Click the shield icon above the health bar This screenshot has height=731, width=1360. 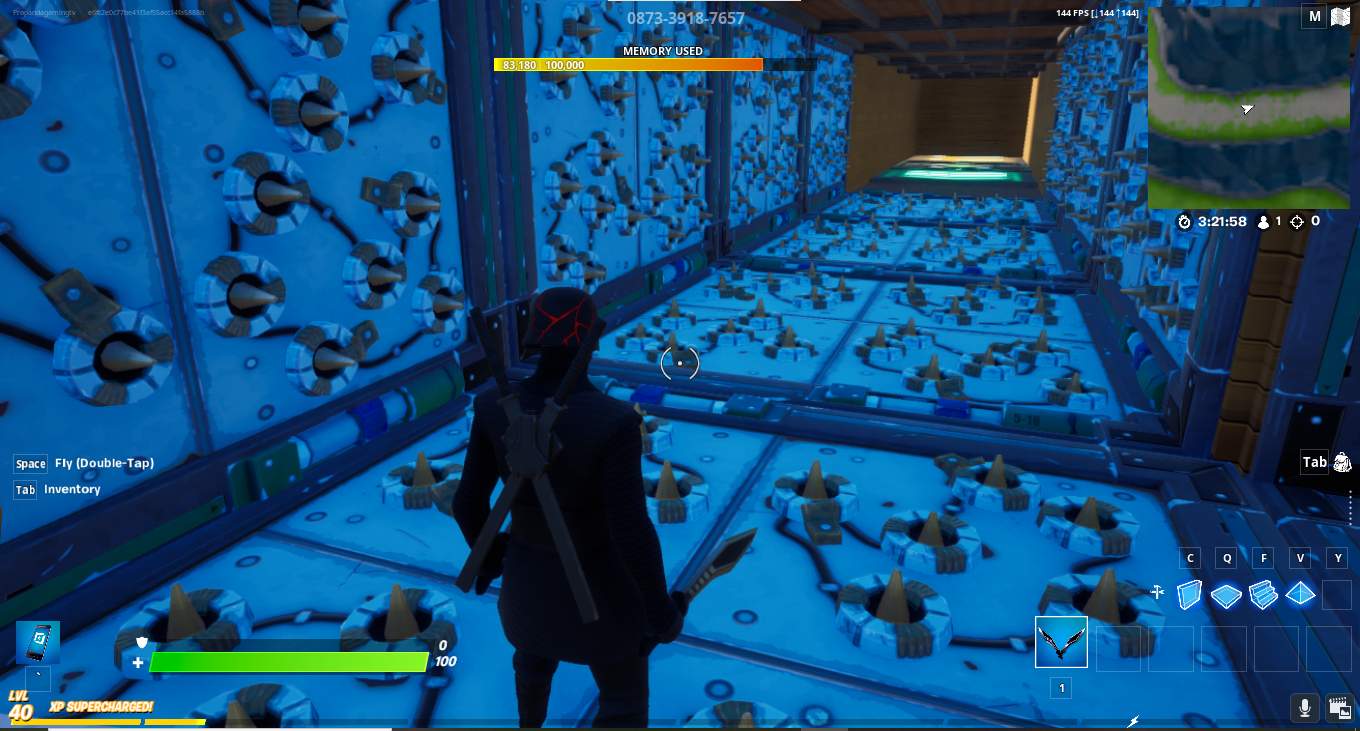tap(141, 641)
